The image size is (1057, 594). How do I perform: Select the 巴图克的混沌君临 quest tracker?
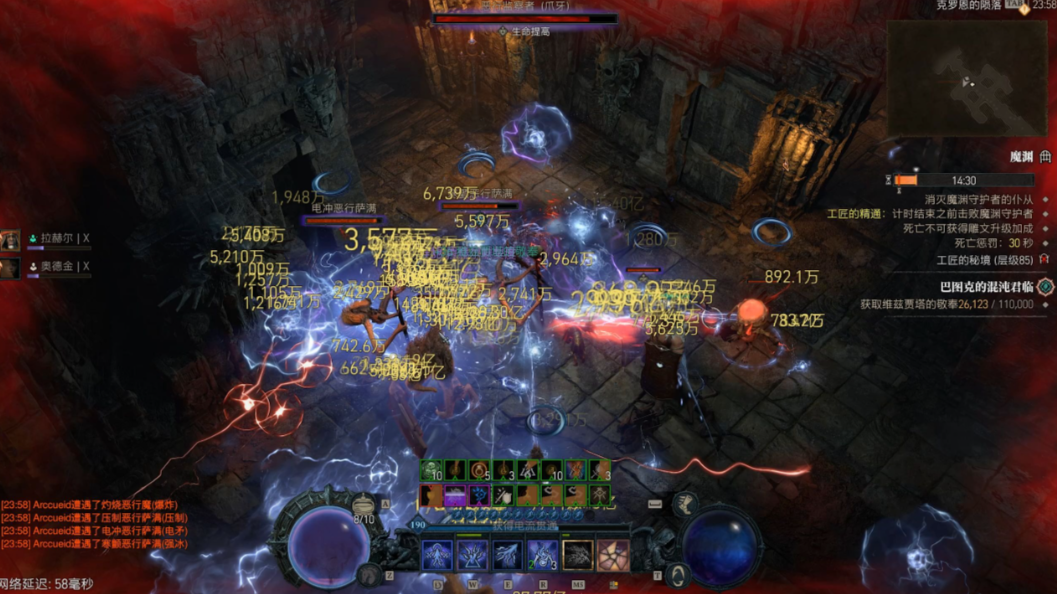(x=978, y=287)
